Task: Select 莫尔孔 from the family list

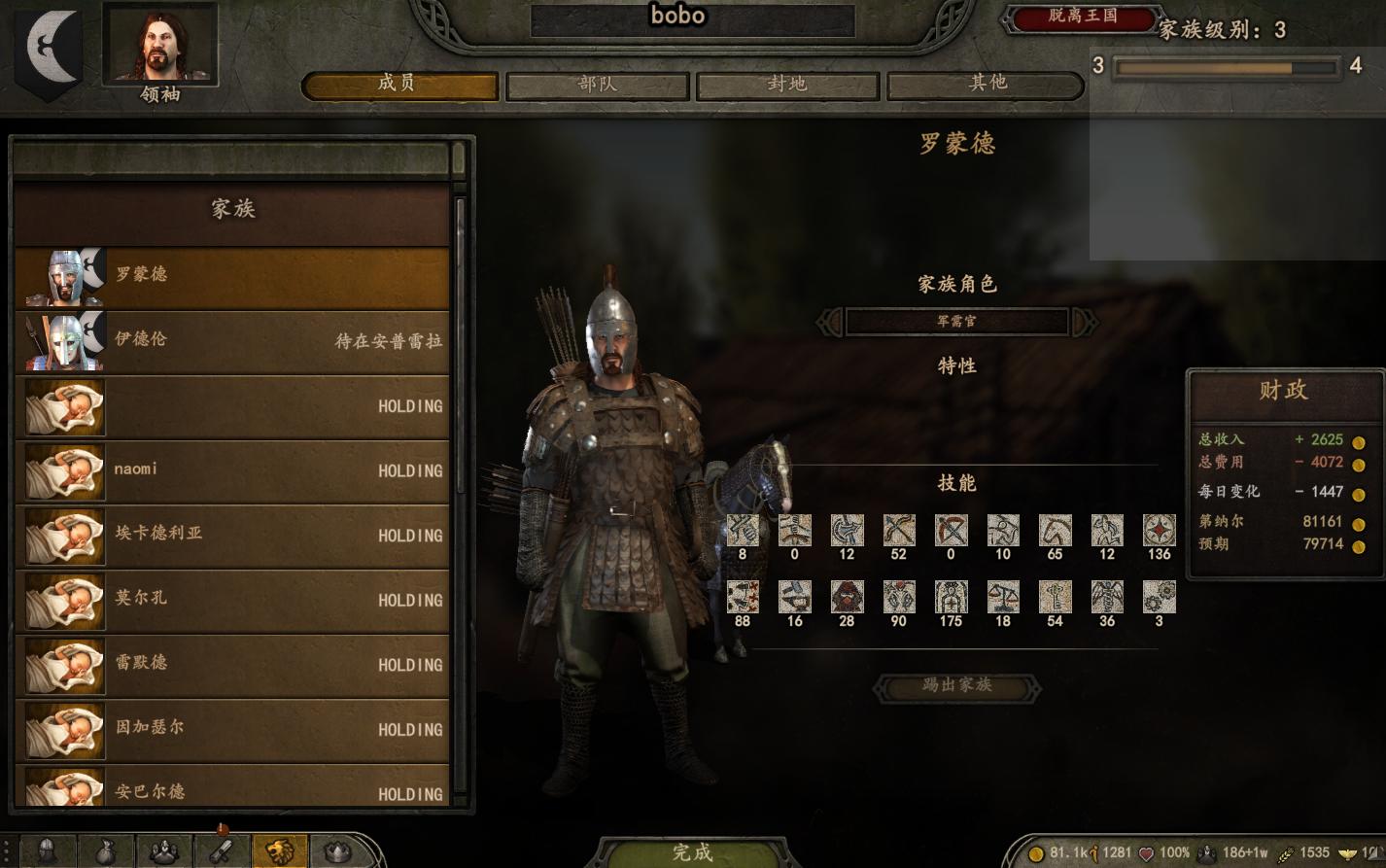Action: click(x=231, y=600)
